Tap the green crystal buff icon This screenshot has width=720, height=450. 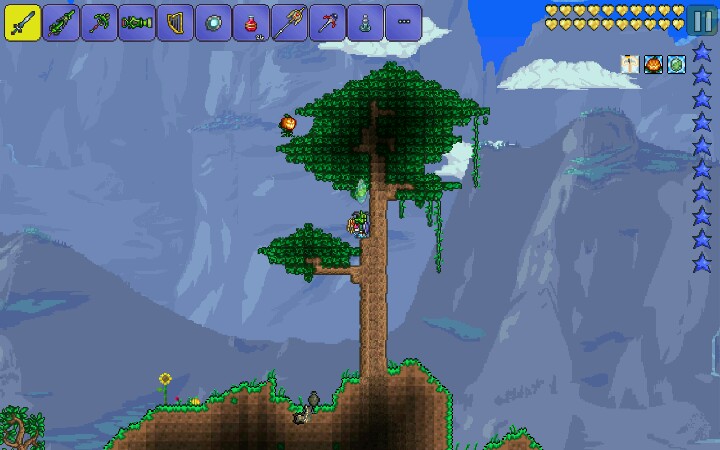coord(676,65)
